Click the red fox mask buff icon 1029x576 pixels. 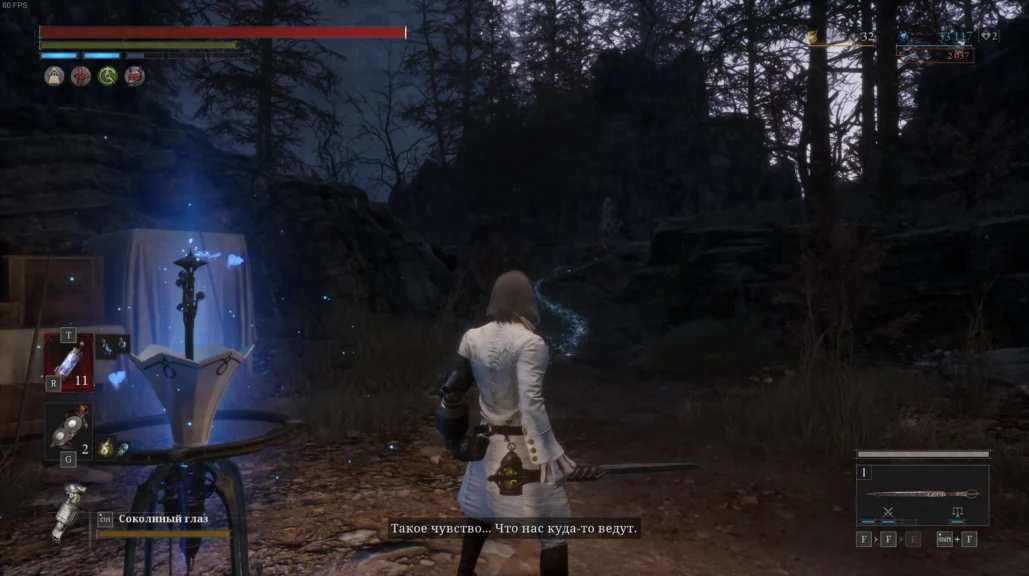tap(134, 76)
